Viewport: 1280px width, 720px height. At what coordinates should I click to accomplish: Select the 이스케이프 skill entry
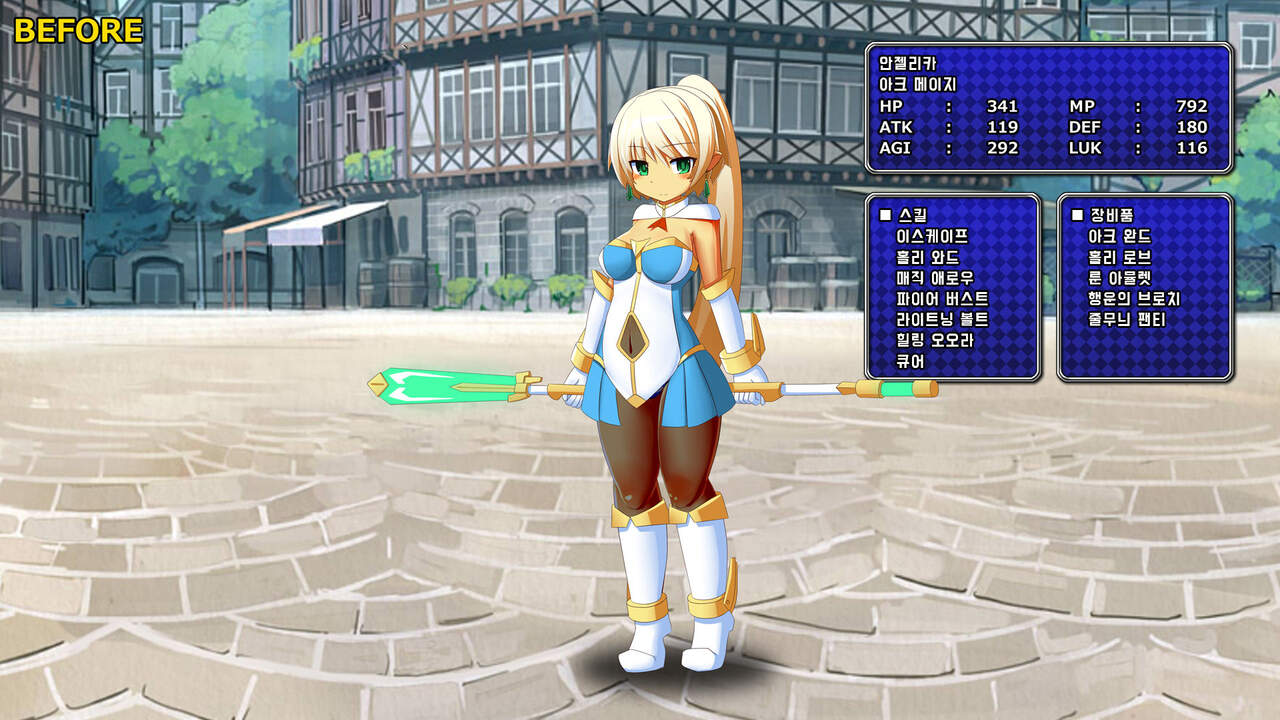933,237
